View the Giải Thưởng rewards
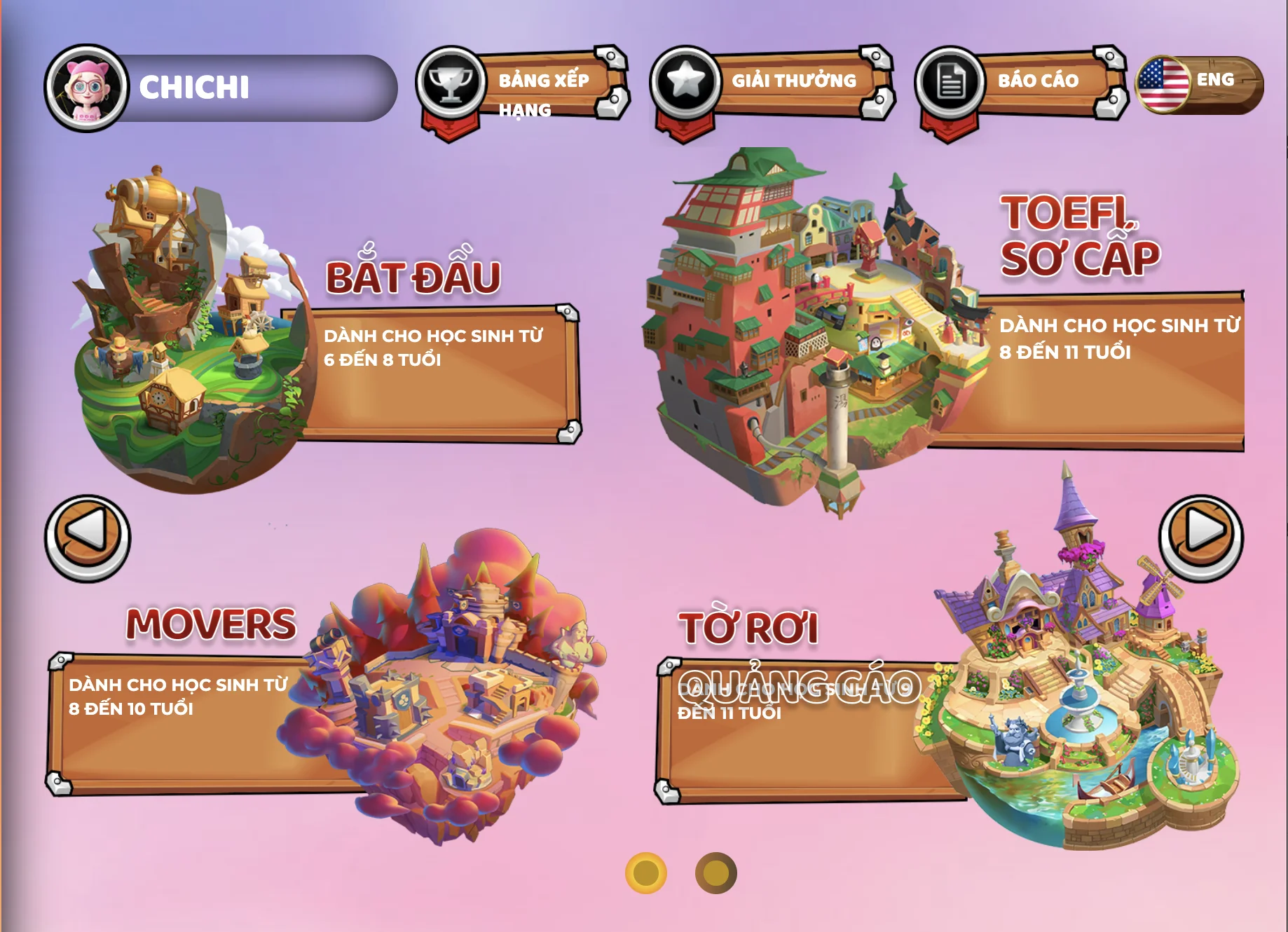The image size is (1288, 932). pyautogui.click(x=771, y=83)
